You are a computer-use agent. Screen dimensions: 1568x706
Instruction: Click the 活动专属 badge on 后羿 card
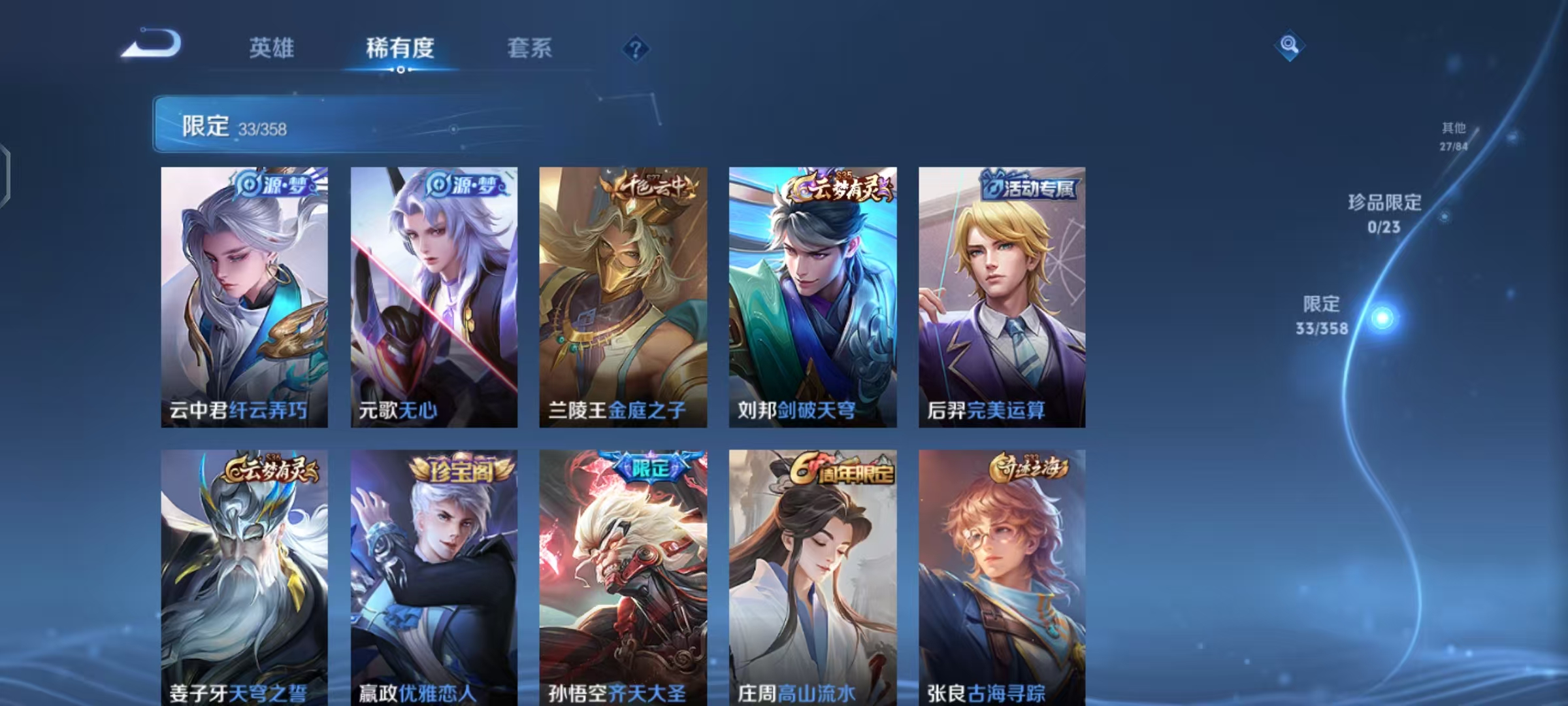1030,187
